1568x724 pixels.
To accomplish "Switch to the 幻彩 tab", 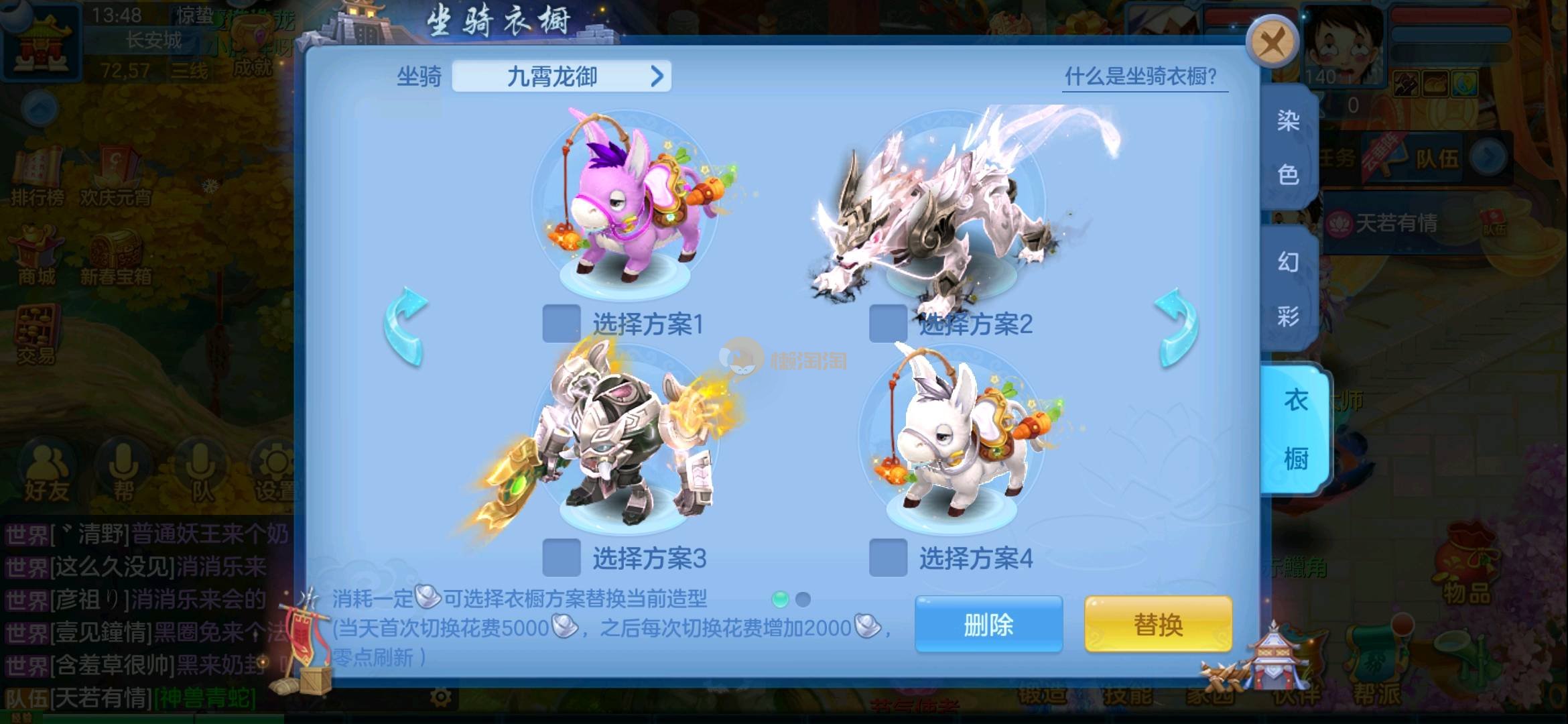I will (x=1288, y=288).
